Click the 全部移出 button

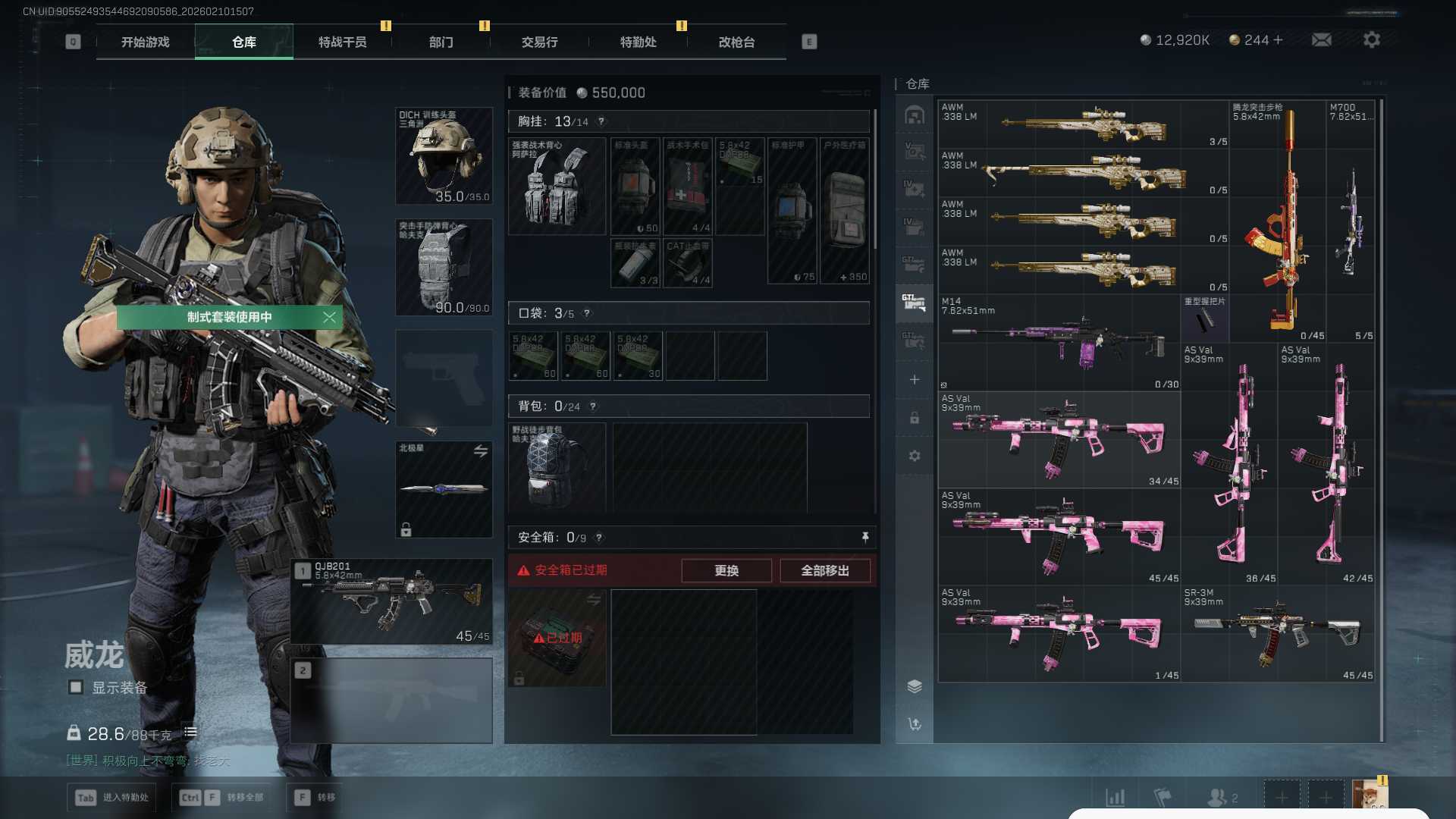824,570
